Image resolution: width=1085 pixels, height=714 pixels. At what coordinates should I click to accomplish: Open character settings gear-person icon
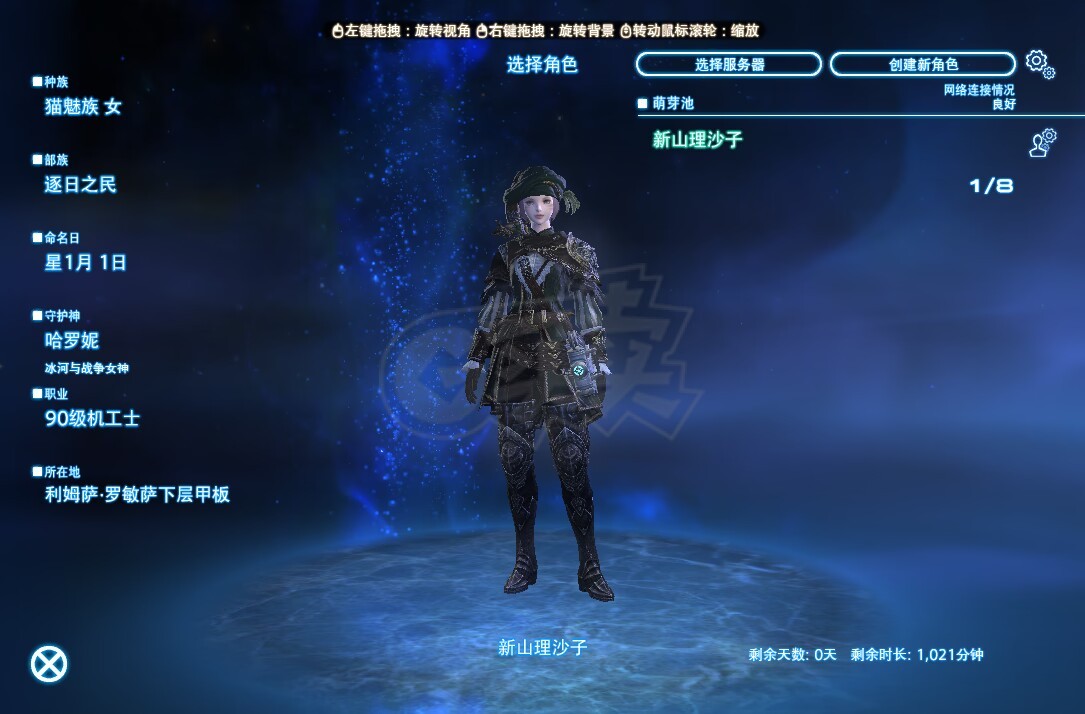(1043, 142)
